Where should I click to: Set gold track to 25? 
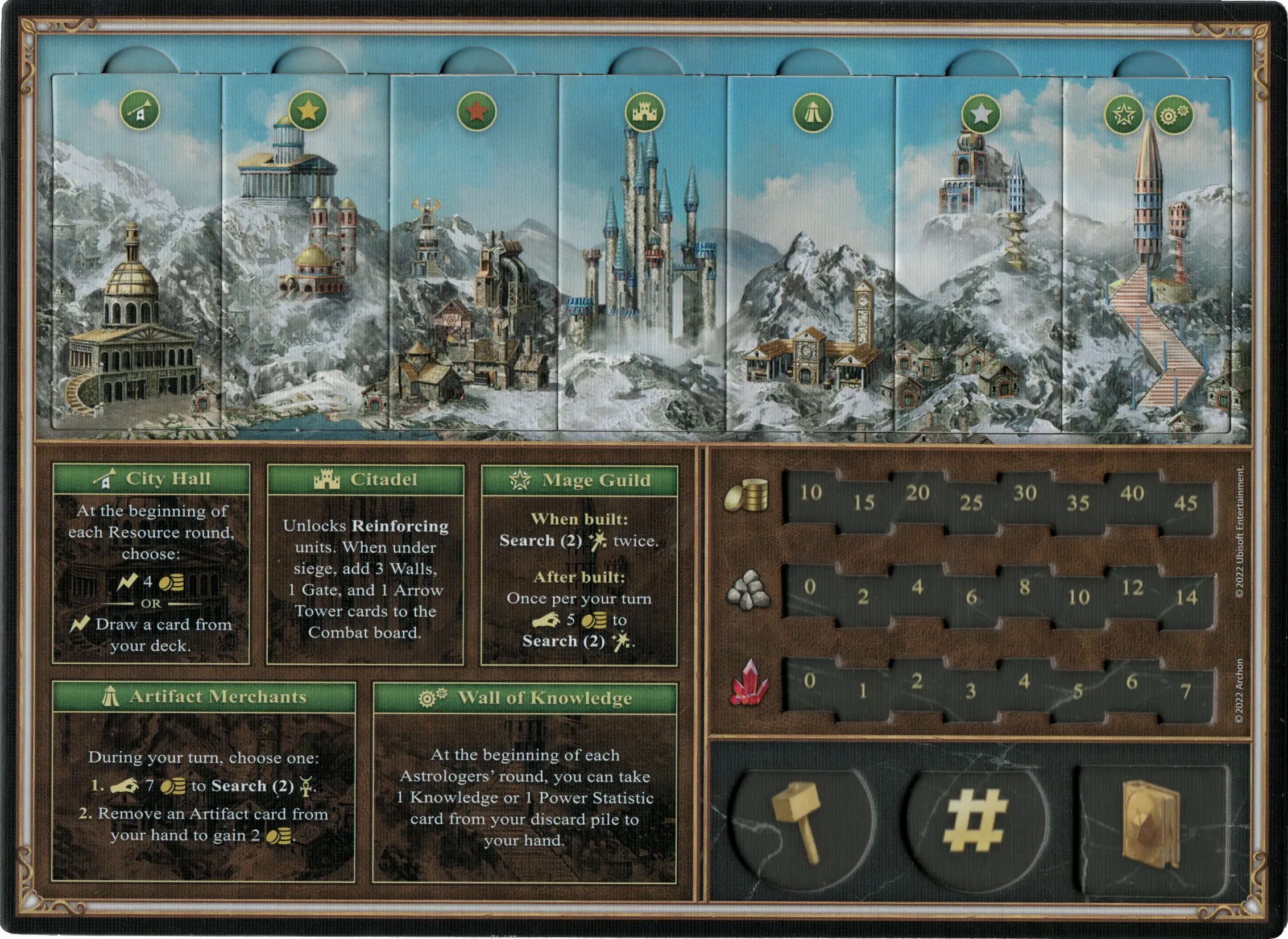pos(971,503)
